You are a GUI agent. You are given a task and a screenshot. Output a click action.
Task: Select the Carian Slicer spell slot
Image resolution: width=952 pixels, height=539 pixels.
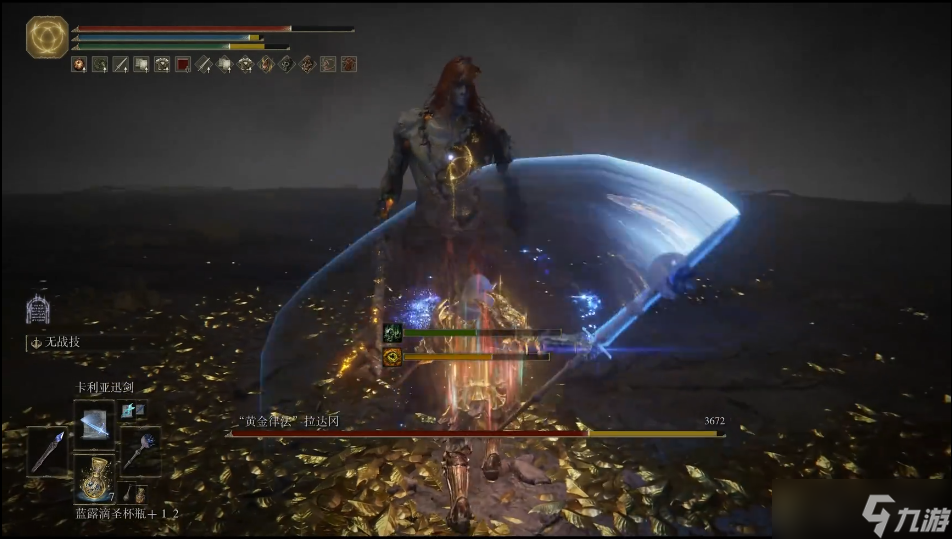point(94,422)
